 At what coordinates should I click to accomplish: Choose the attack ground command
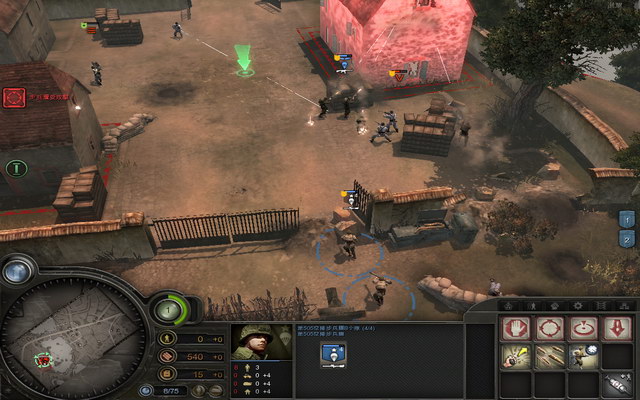(x=583, y=328)
